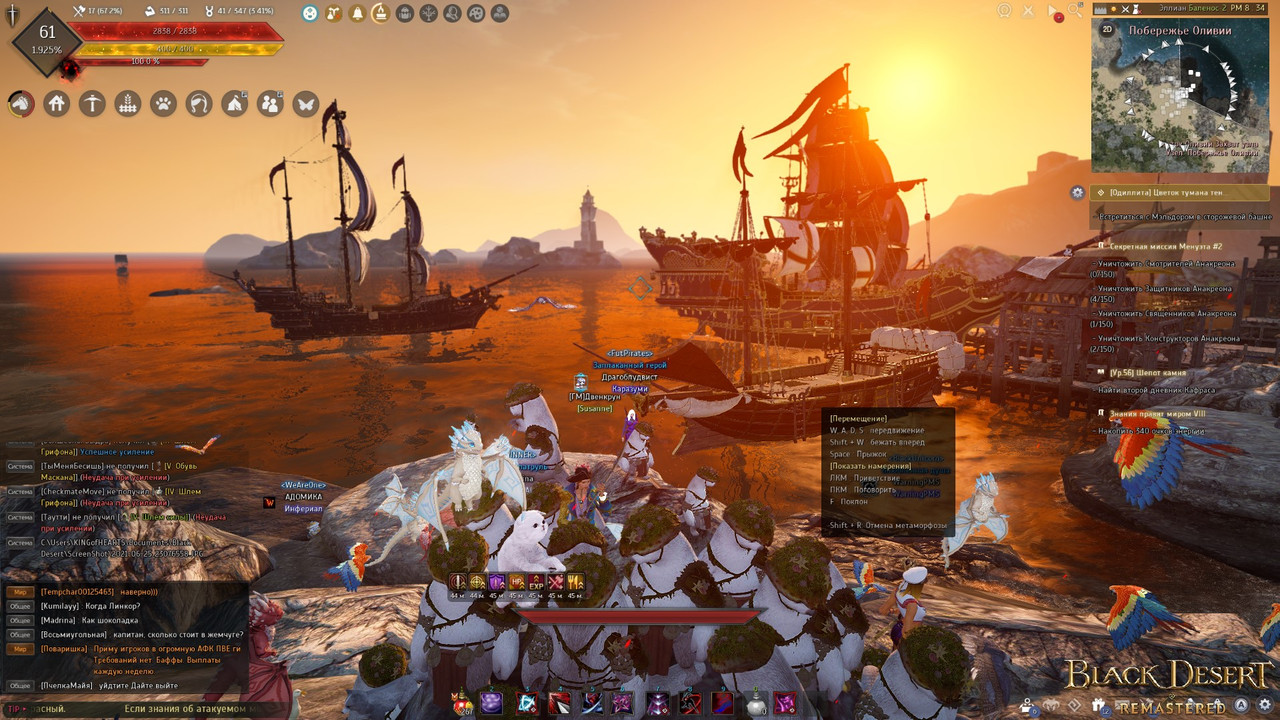Click the magnifying glass search icon
Viewport: 1280px width, 720px height.
tap(1076, 11)
